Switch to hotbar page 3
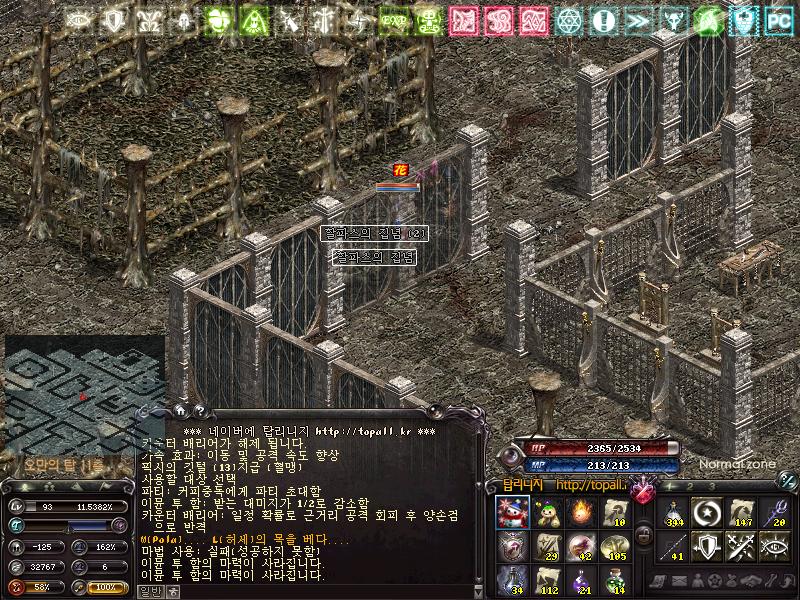Screen dimensions: 800x600 click(712, 486)
